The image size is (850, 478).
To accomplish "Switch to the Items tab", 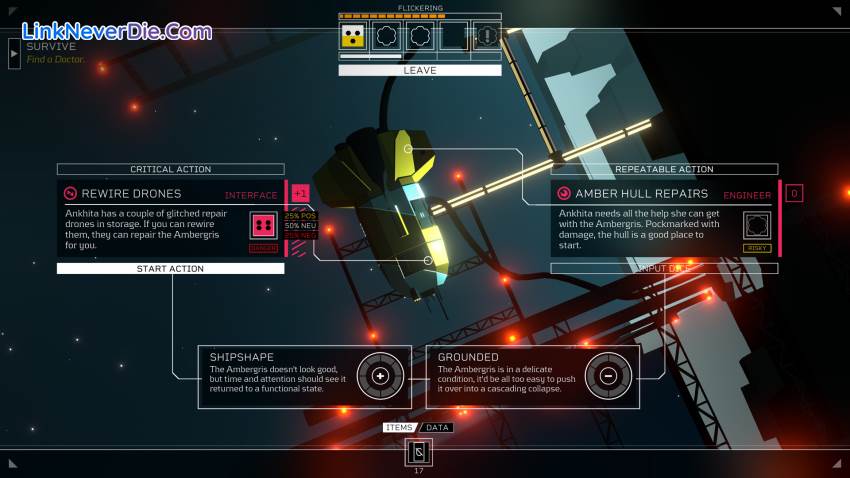I will click(400, 428).
